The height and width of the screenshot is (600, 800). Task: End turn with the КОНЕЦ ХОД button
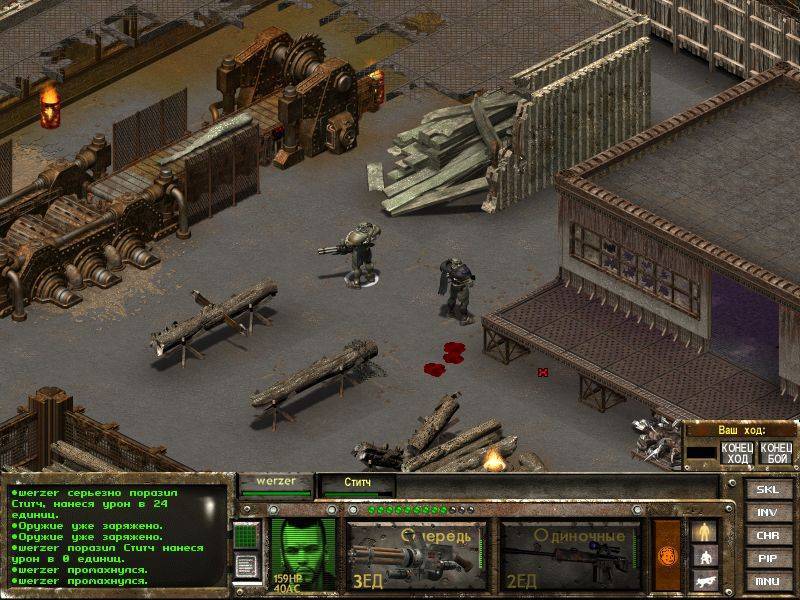pos(736,452)
